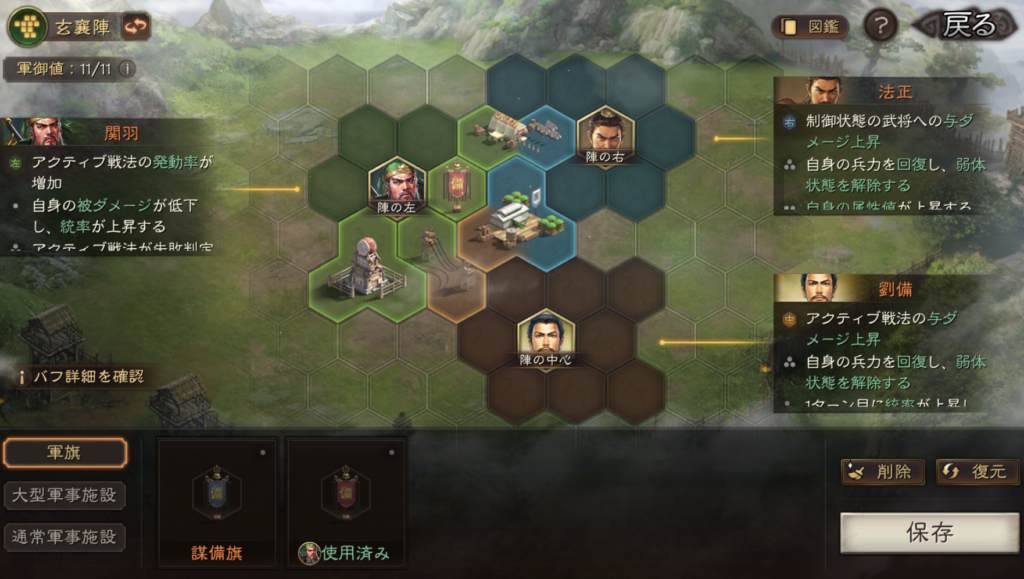Screen dimensions: 1024x579
Task: Open the 図鑑 encyclopedia
Action: click(x=809, y=27)
